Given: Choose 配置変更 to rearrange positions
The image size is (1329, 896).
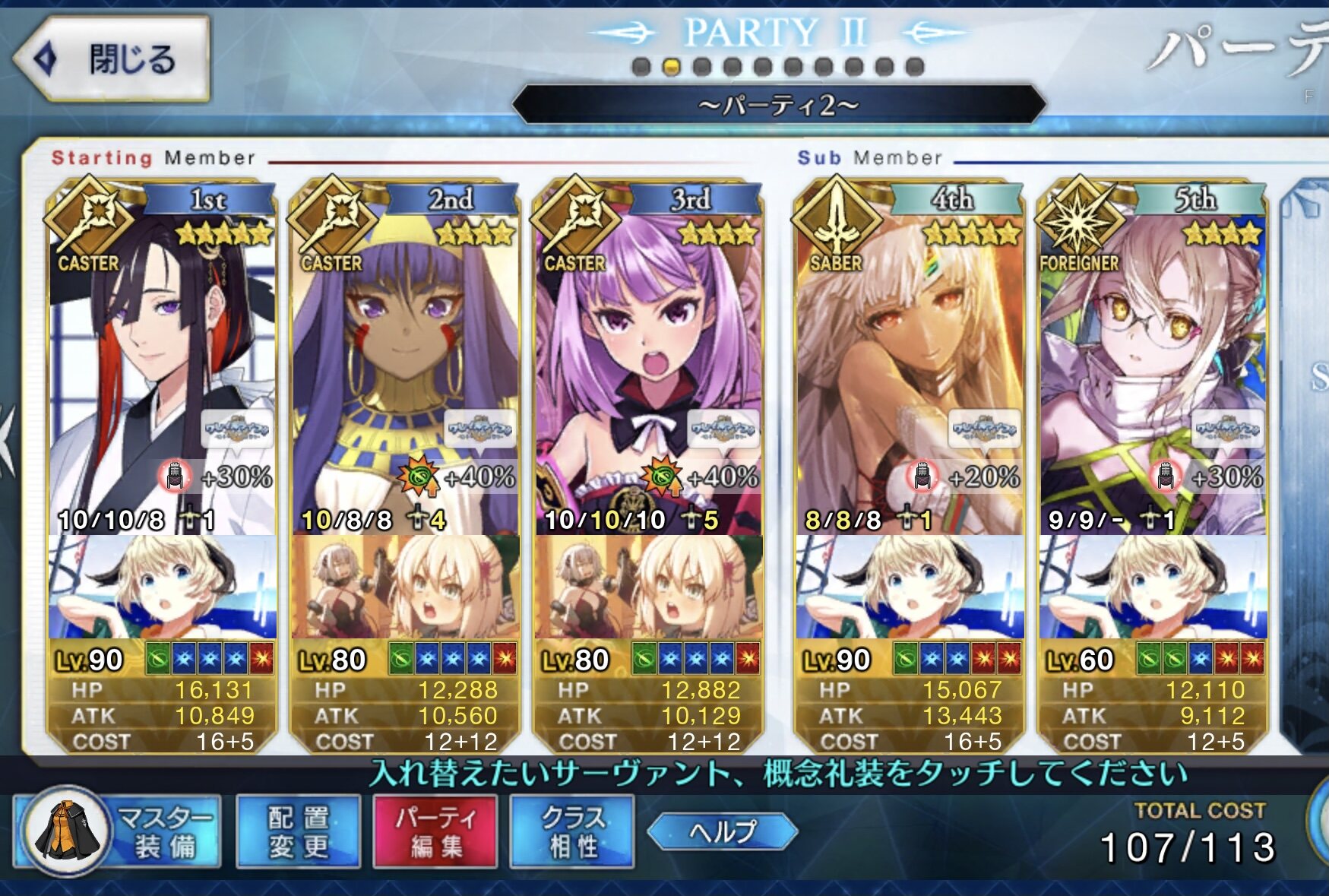Looking at the screenshot, I should (298, 831).
